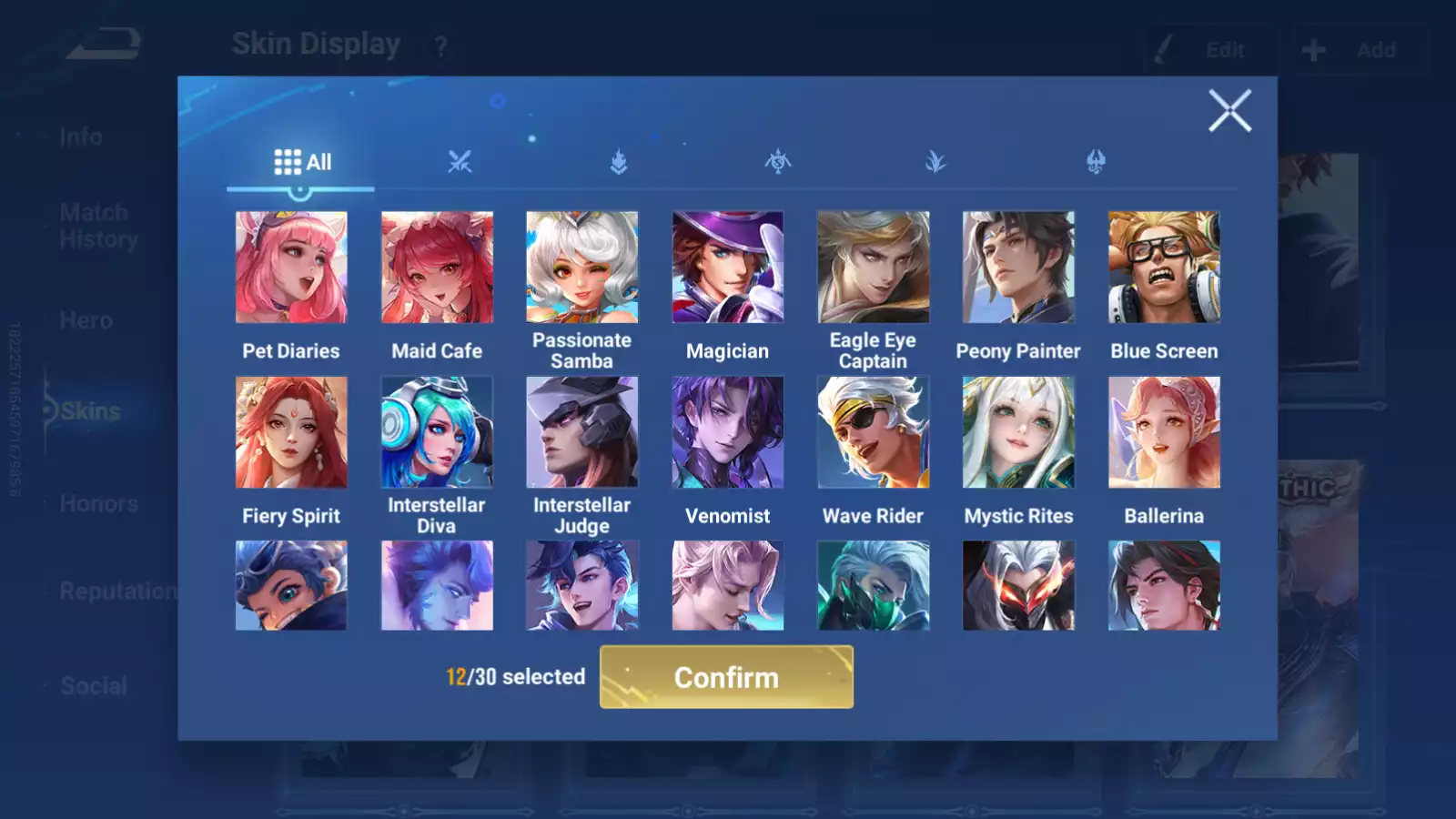Switch to the All skins tab
The height and width of the screenshot is (819, 1456).
point(300,162)
